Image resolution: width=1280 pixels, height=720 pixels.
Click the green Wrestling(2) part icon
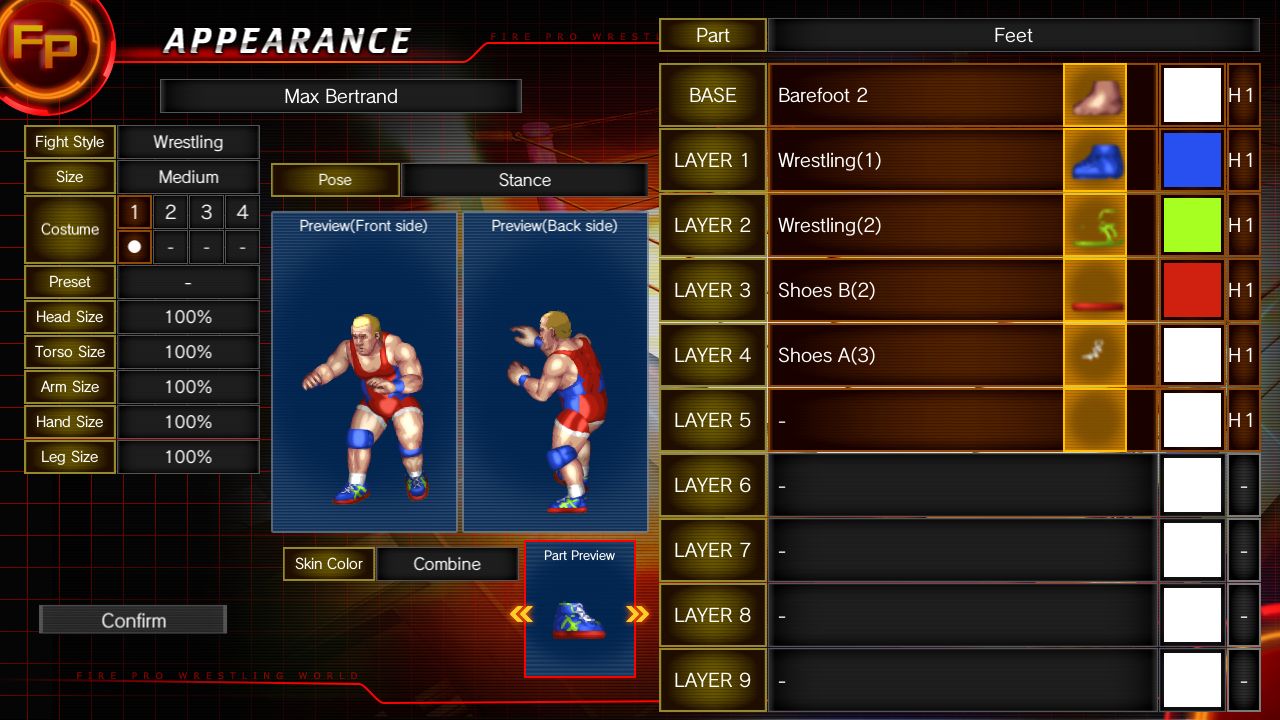click(1094, 225)
